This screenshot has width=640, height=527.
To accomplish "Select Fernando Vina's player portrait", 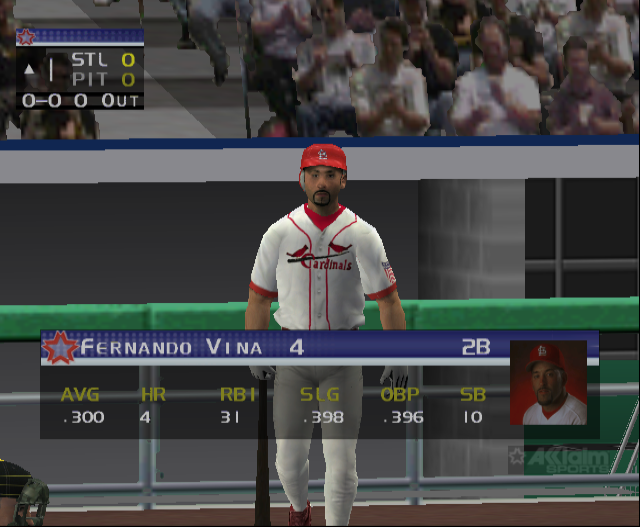I will pyautogui.click(x=548, y=384).
